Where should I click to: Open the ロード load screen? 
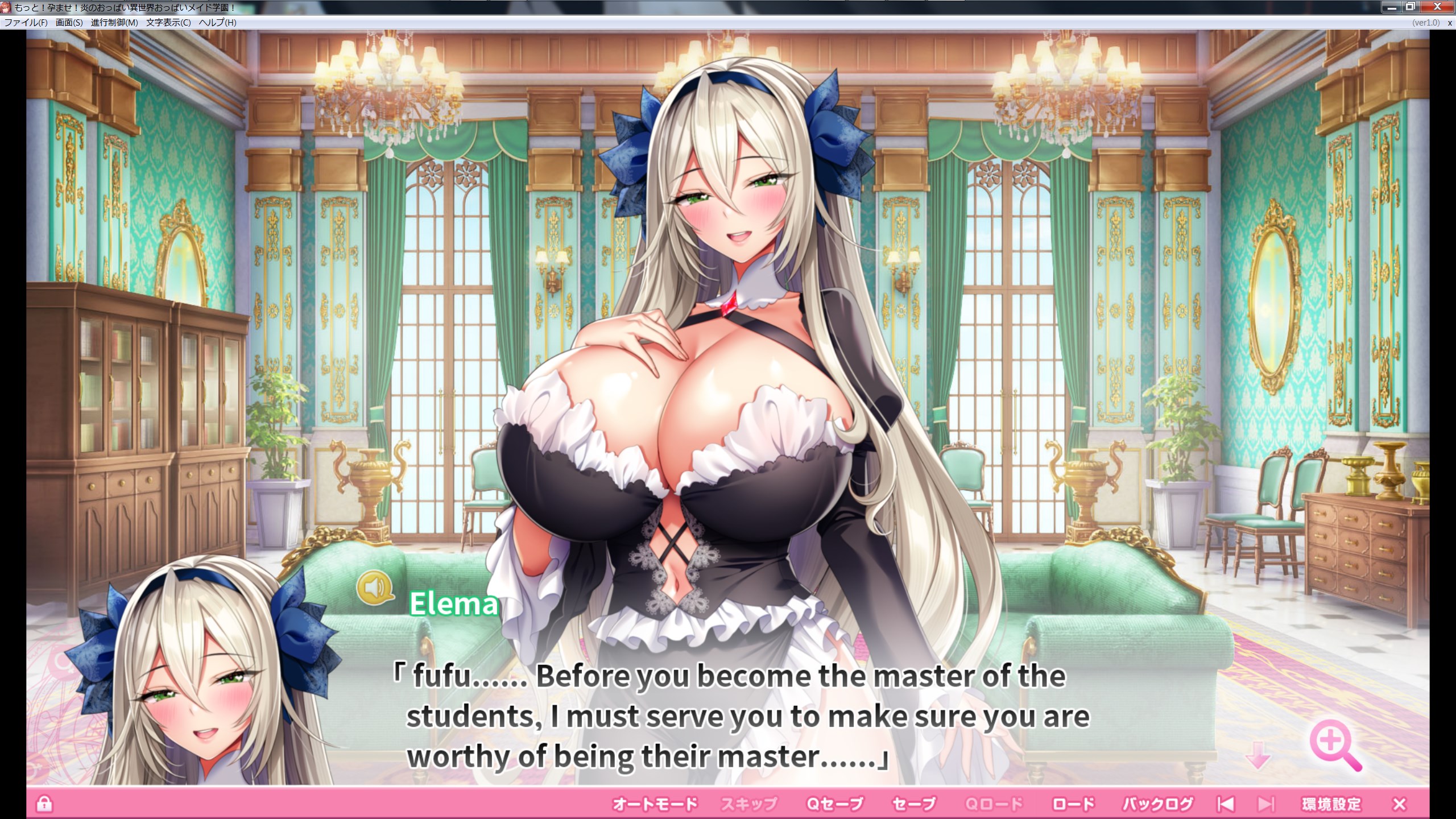(1073, 804)
